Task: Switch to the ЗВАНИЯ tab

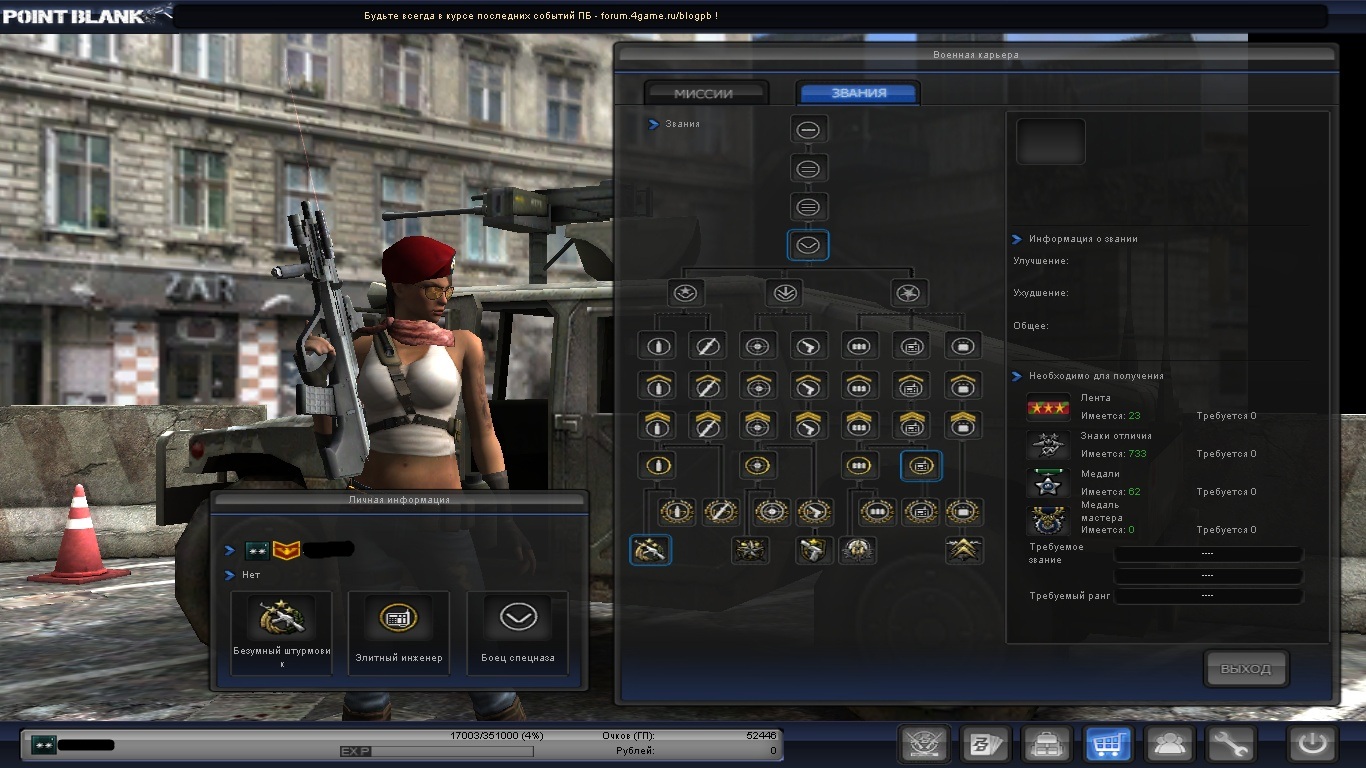Action: coord(858,92)
